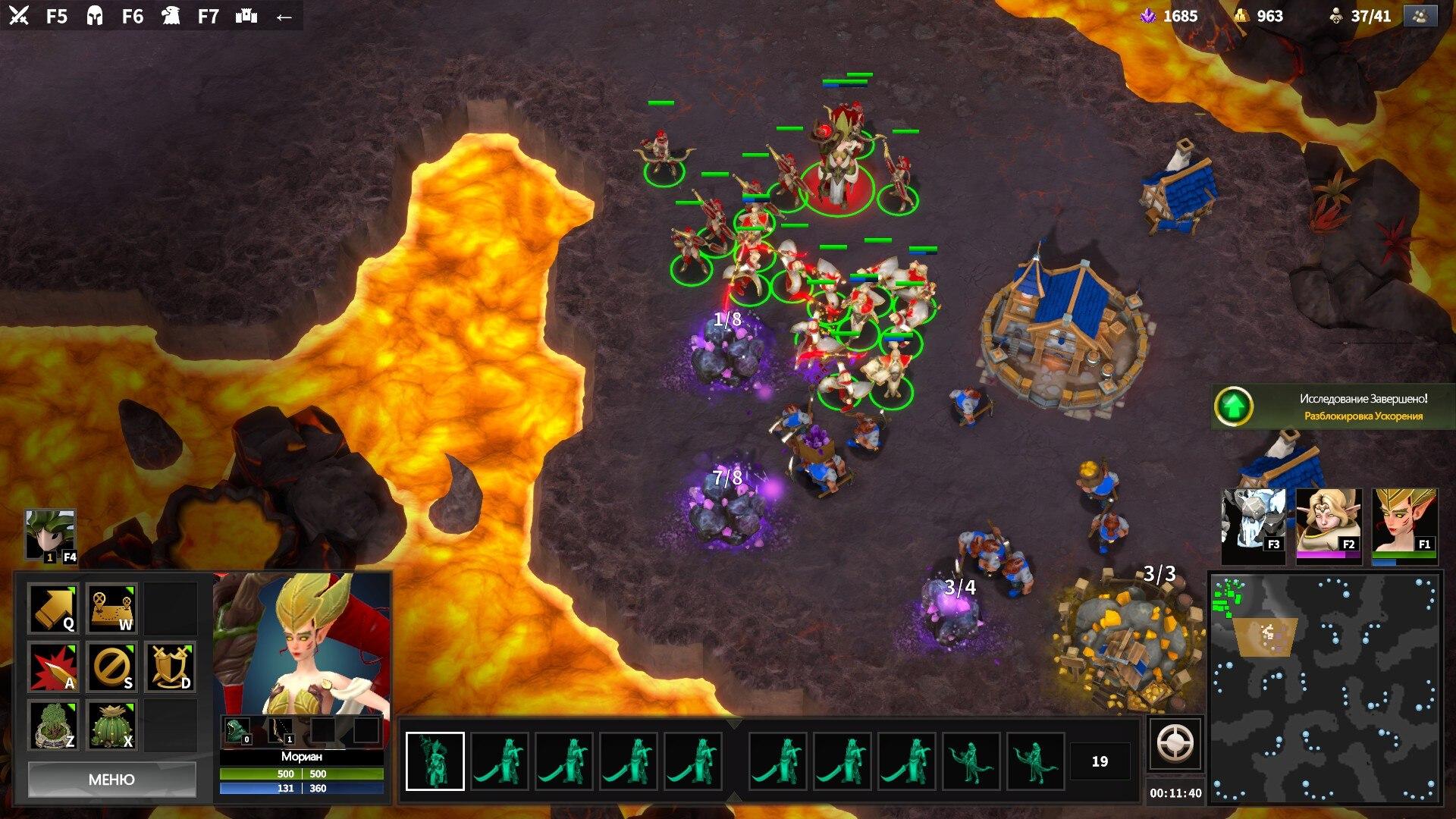Click the crossed swords army icon
This screenshot has height=819, width=1456.
pyautogui.click(x=19, y=15)
